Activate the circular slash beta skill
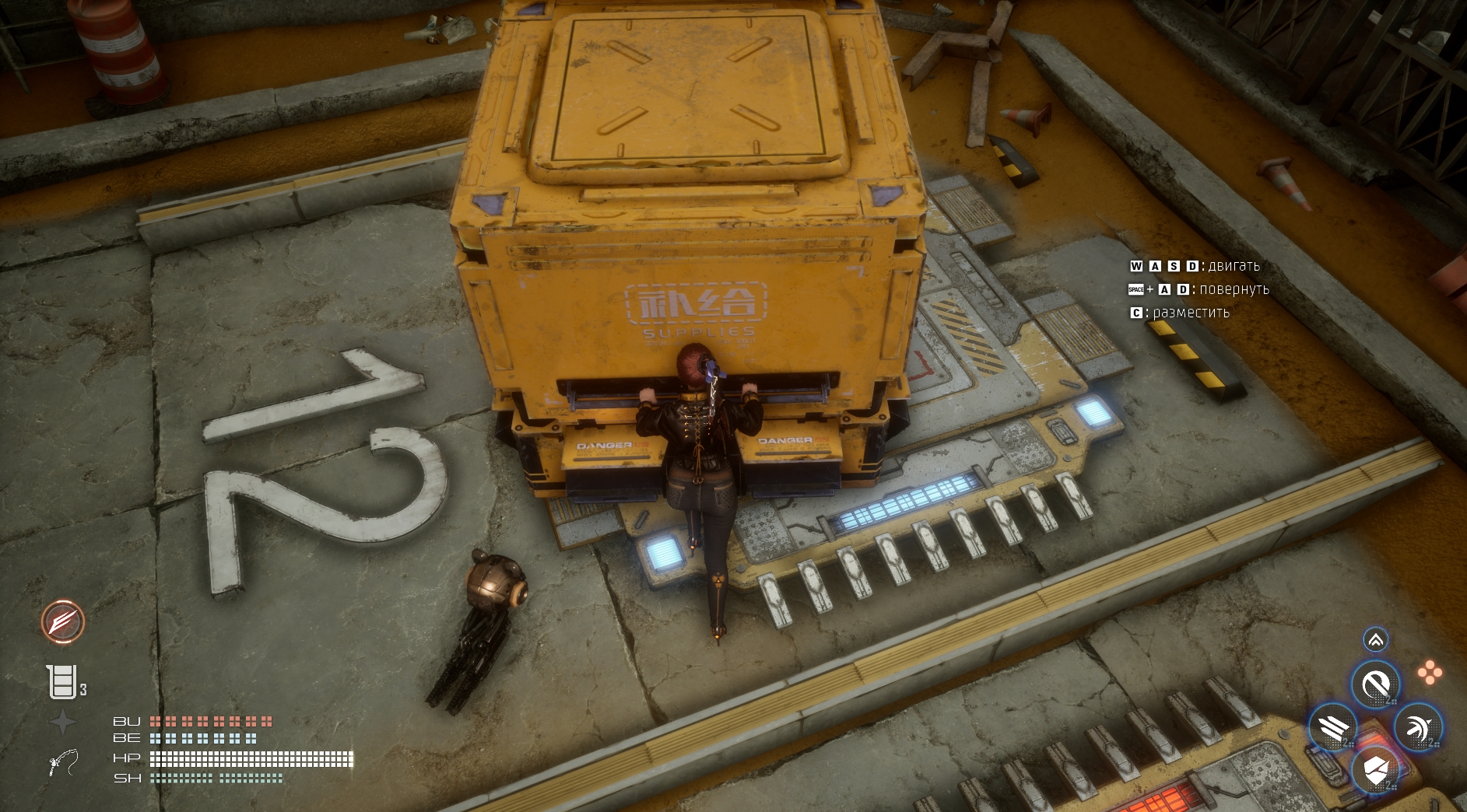 pyautogui.click(x=1375, y=686)
